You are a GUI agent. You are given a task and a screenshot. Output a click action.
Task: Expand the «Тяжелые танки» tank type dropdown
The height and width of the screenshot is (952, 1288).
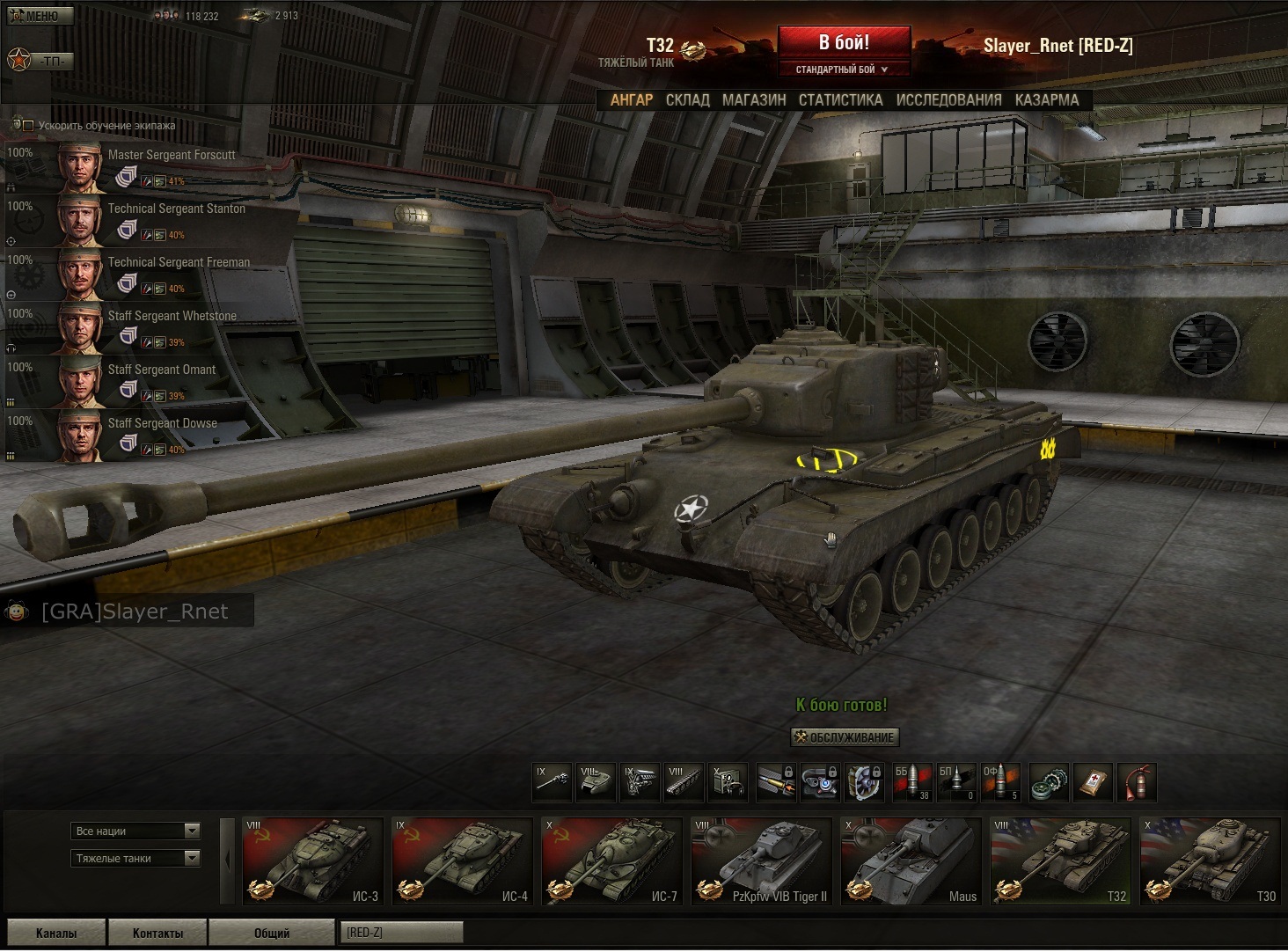135,858
